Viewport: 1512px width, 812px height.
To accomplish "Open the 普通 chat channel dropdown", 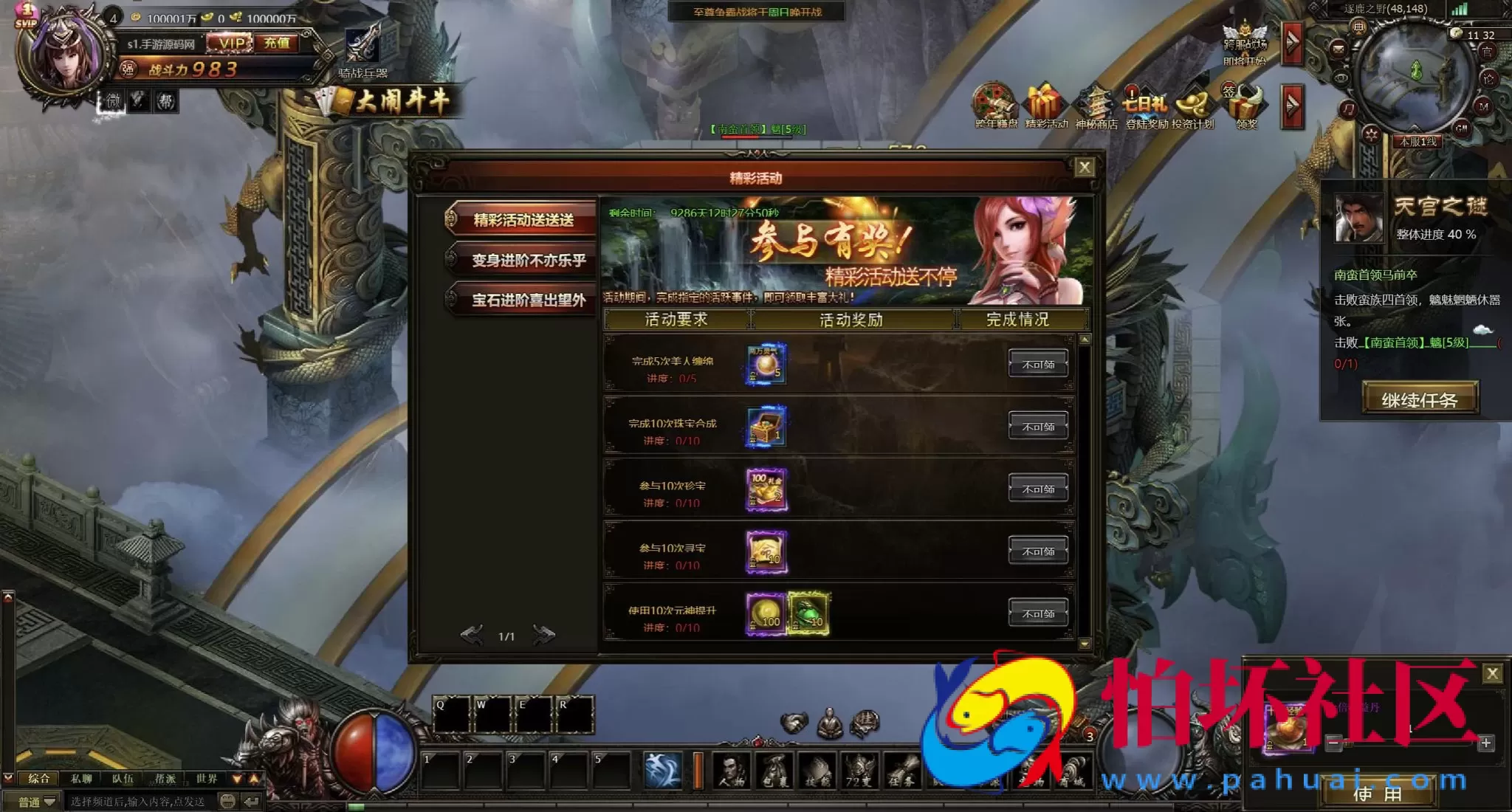I will click(37, 802).
